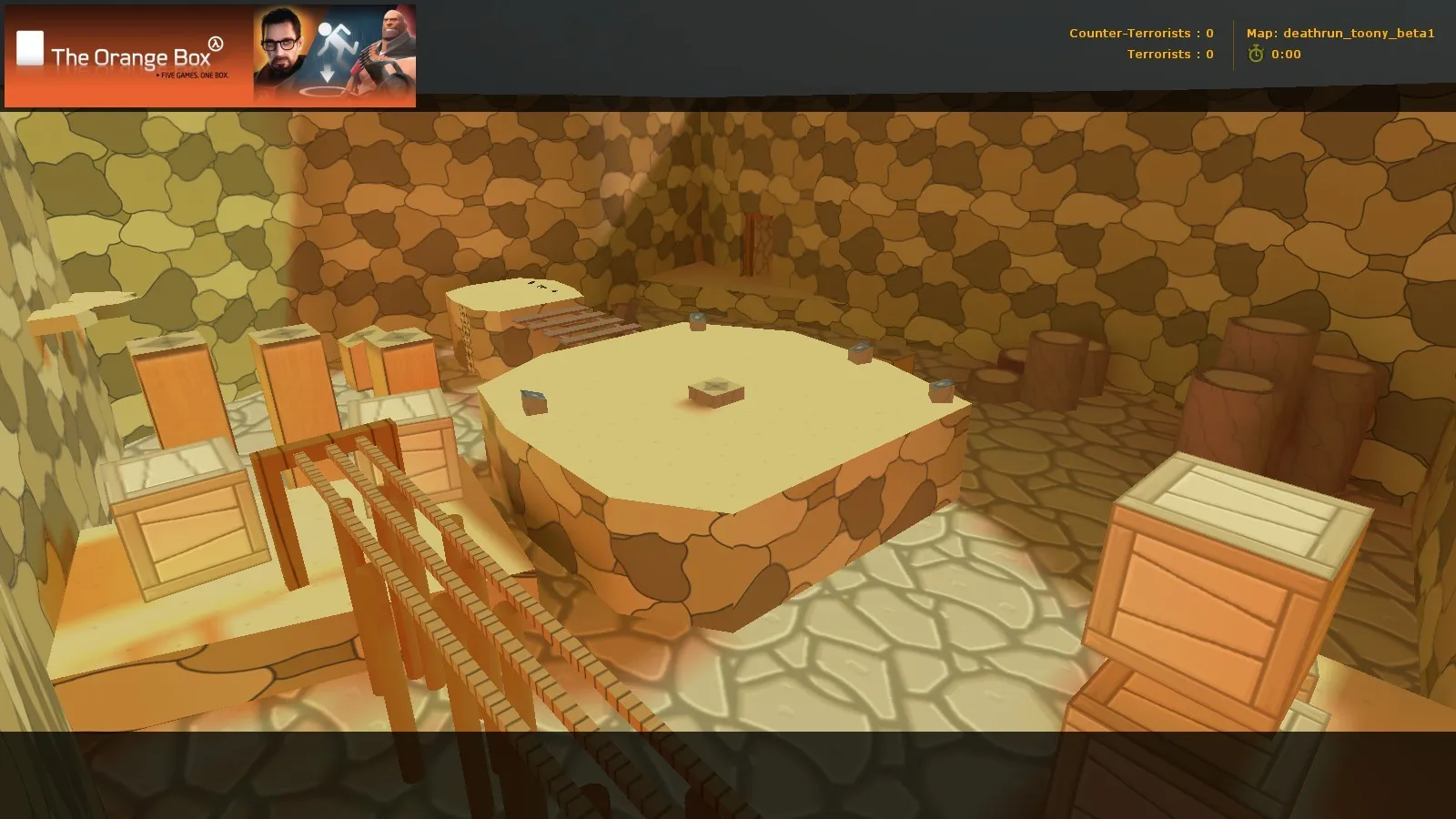This screenshot has height=819, width=1456.
Task: Click the white box icon beside the banner title
Action: point(30,48)
